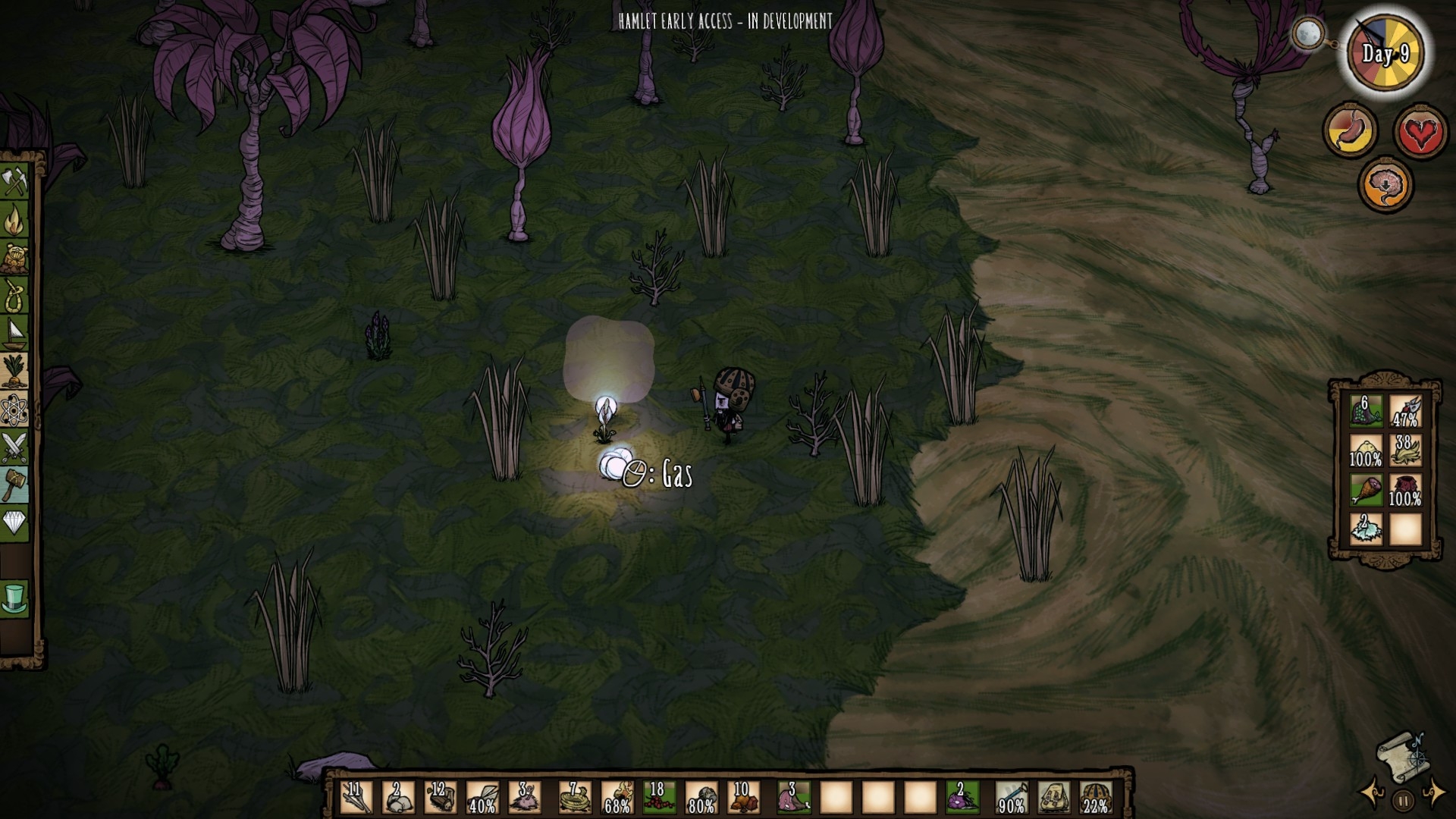The height and width of the screenshot is (819, 1456).
Task: Choose the Fight crossed swords tab
Action: click(14, 447)
